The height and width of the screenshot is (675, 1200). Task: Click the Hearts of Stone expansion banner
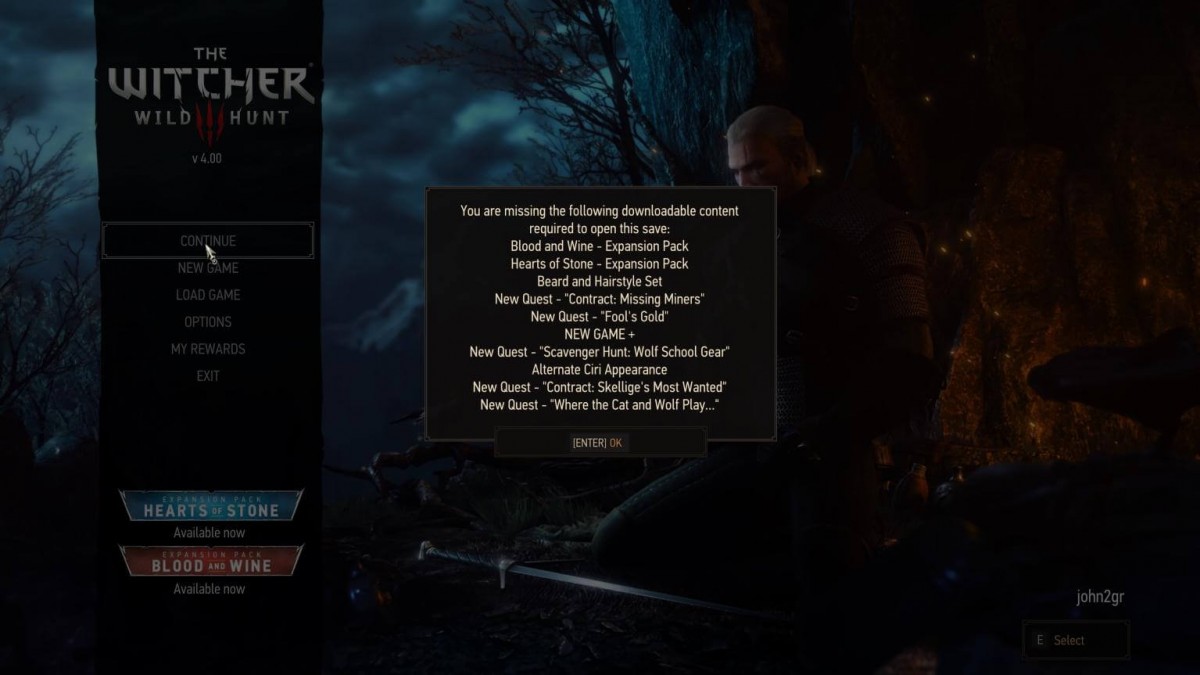click(210, 507)
